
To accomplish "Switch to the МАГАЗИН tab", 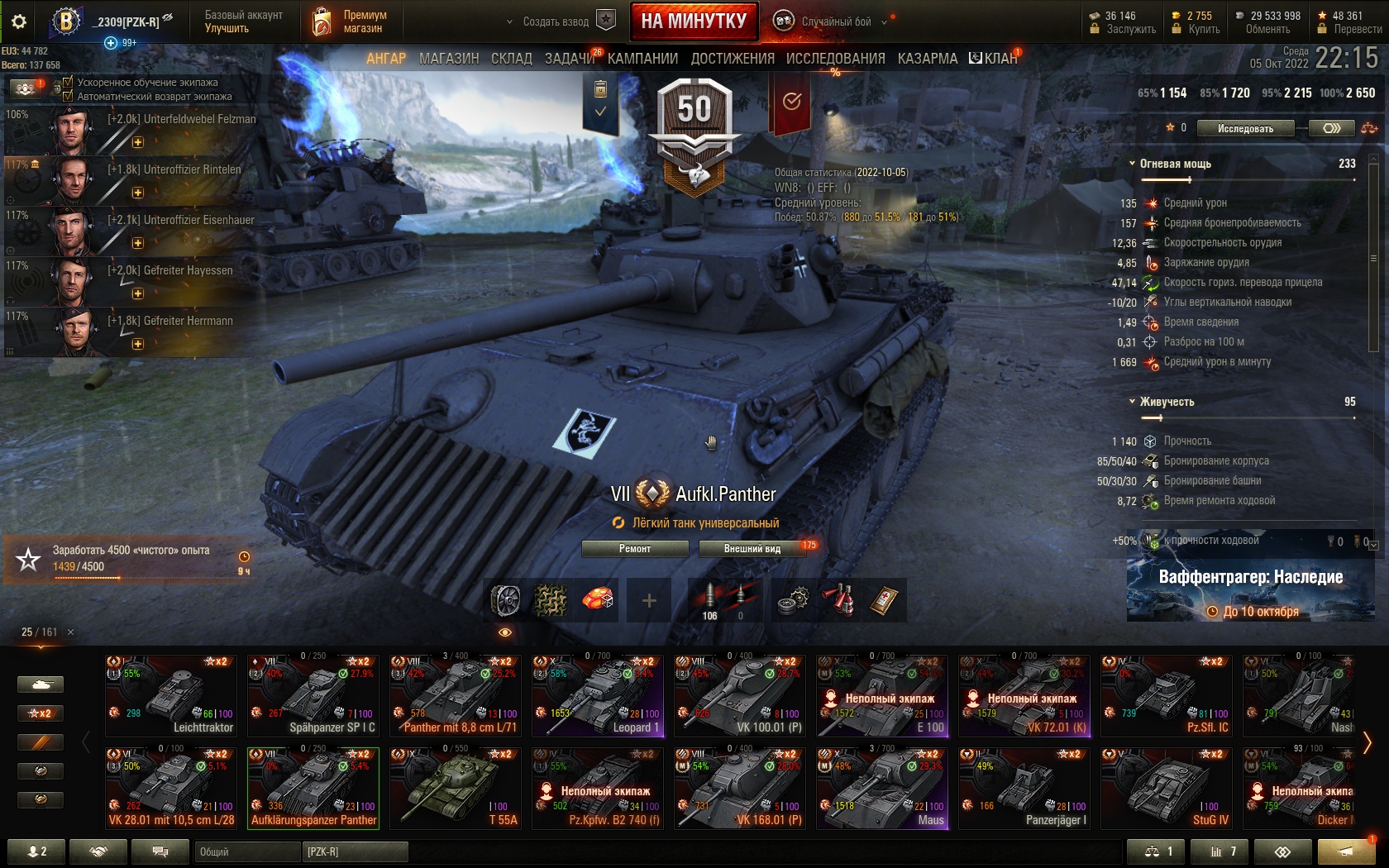I will [449, 59].
